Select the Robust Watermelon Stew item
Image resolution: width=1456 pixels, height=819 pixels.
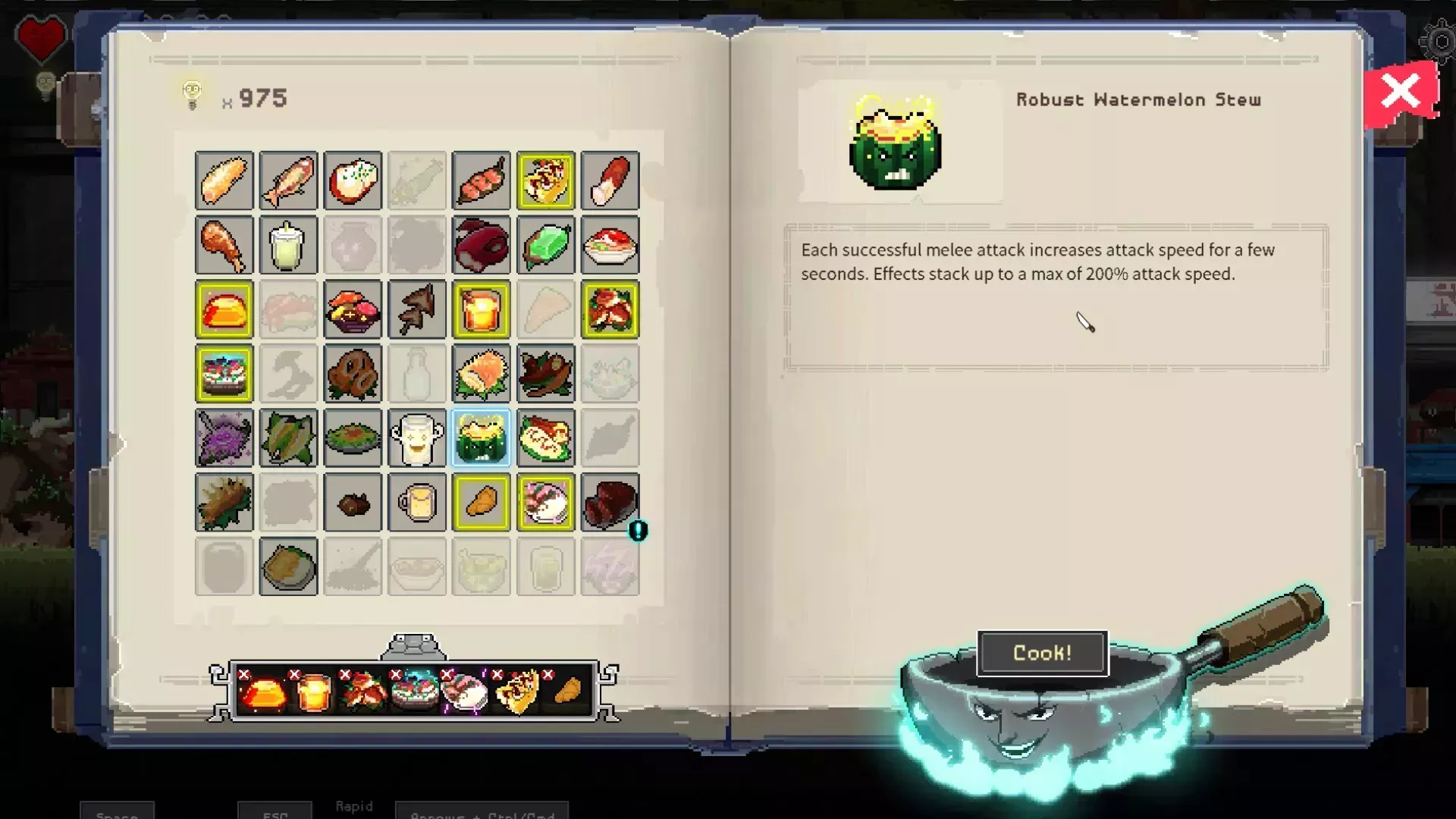coord(481,438)
